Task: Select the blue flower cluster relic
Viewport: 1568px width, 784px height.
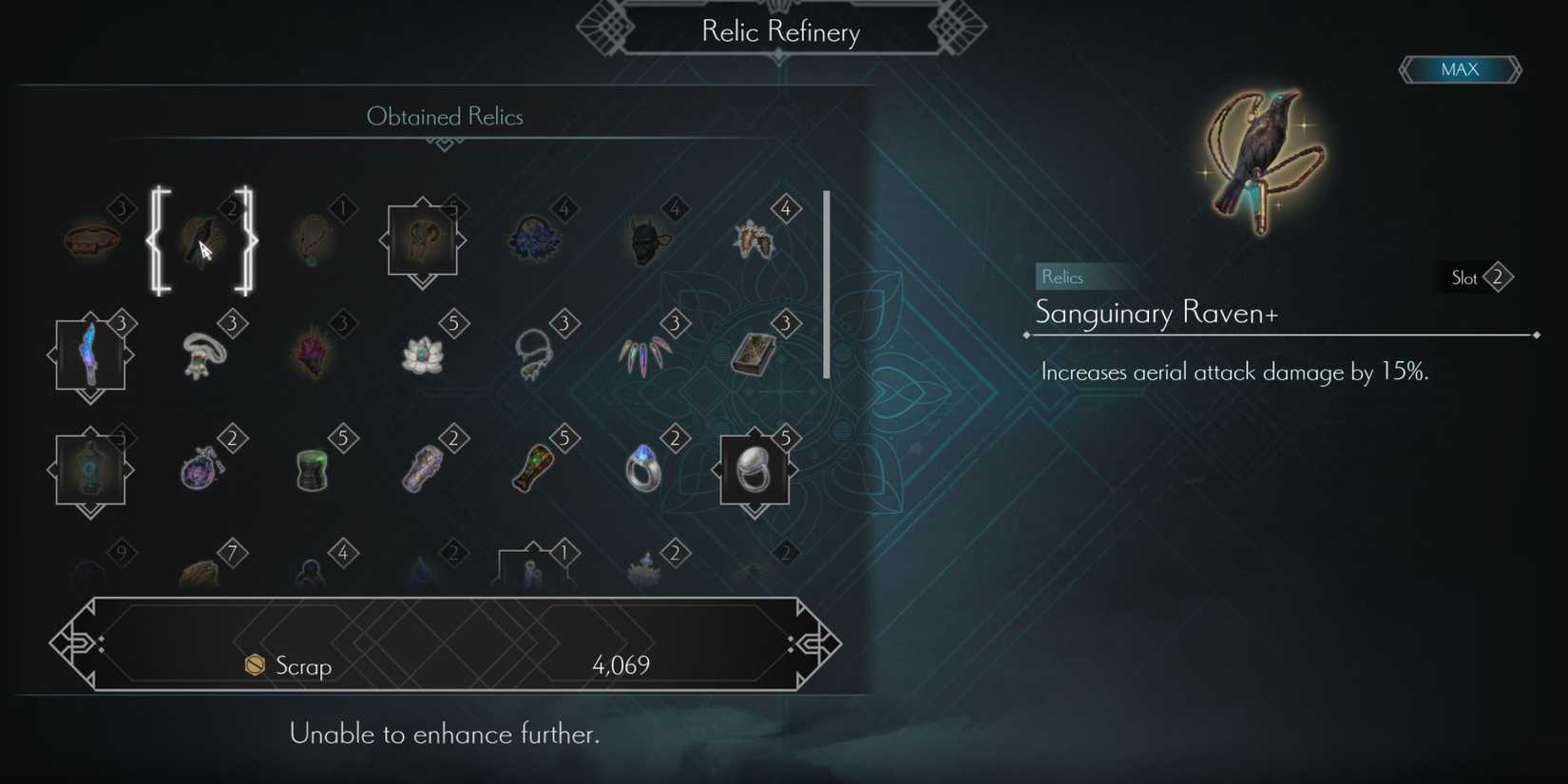Action: pyautogui.click(x=535, y=238)
